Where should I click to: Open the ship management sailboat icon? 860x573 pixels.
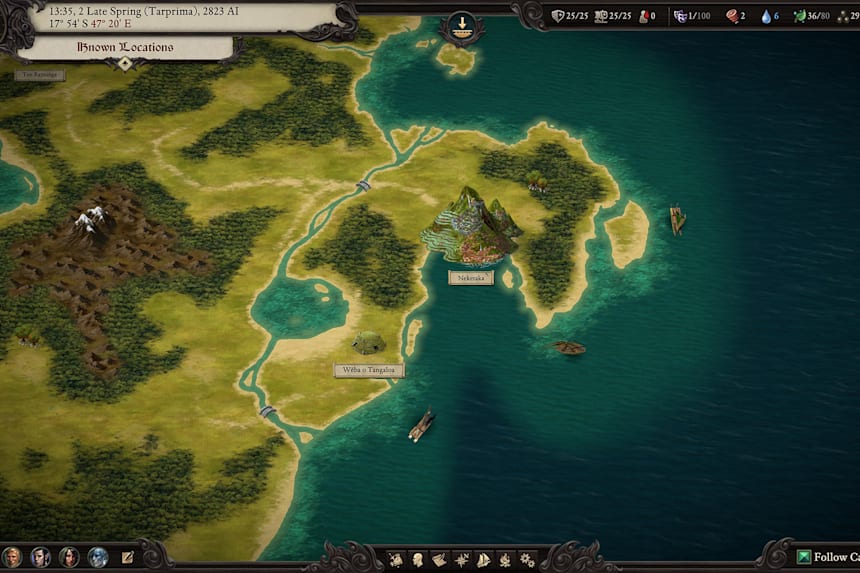tap(484, 559)
